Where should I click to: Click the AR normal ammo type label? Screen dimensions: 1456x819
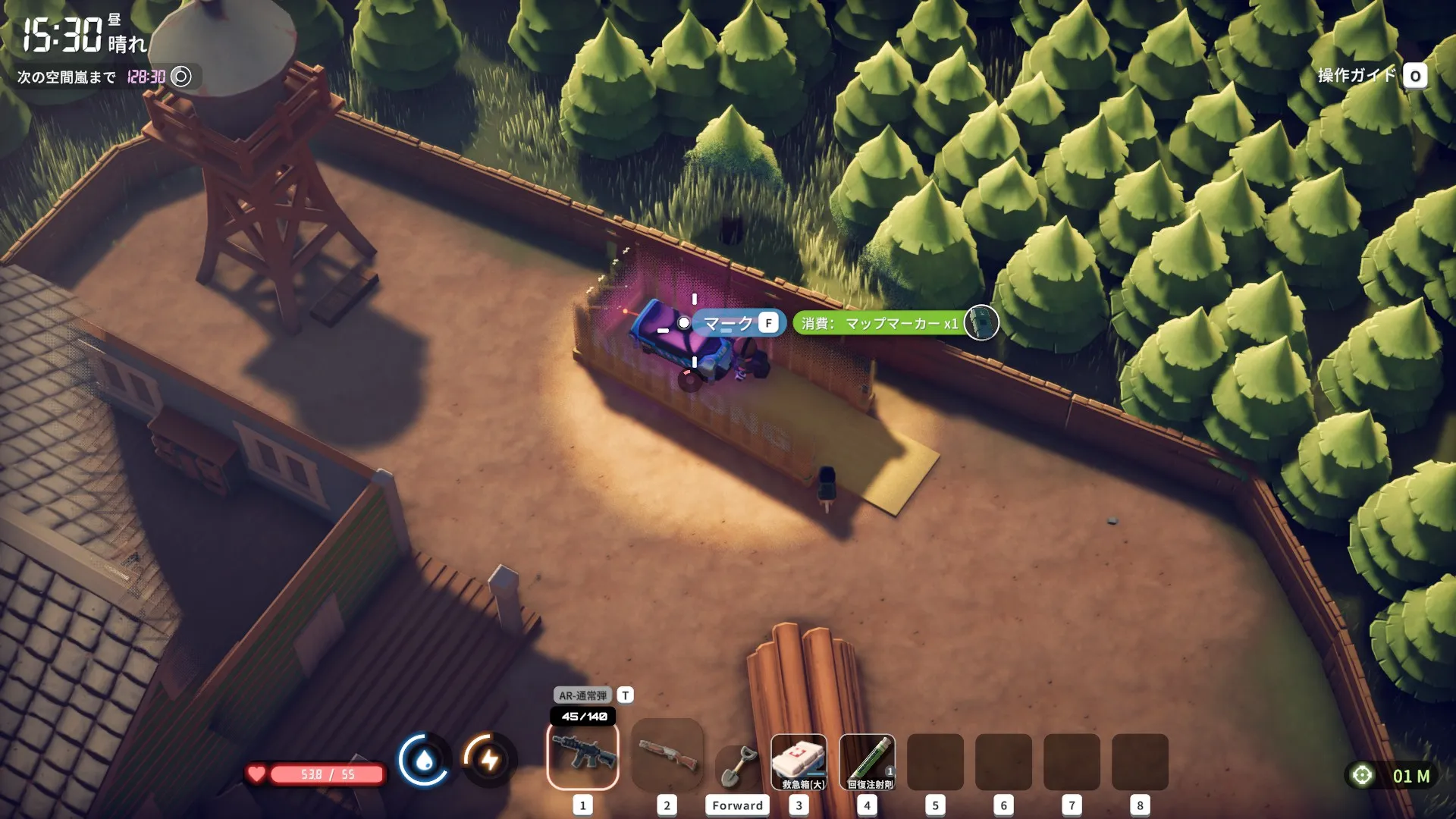582,695
